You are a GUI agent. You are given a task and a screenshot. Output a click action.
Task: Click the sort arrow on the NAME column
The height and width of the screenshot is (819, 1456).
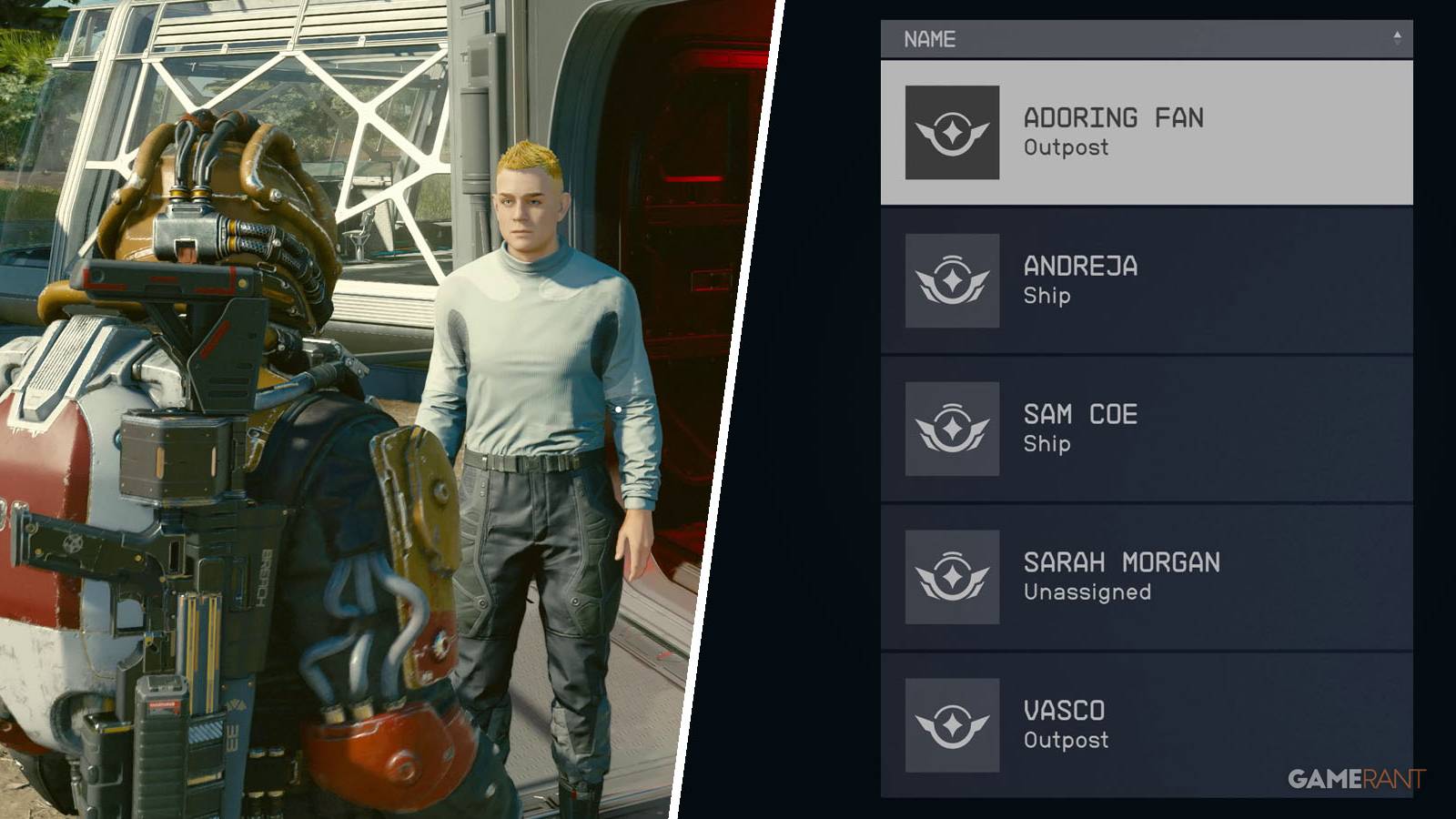[1399, 38]
